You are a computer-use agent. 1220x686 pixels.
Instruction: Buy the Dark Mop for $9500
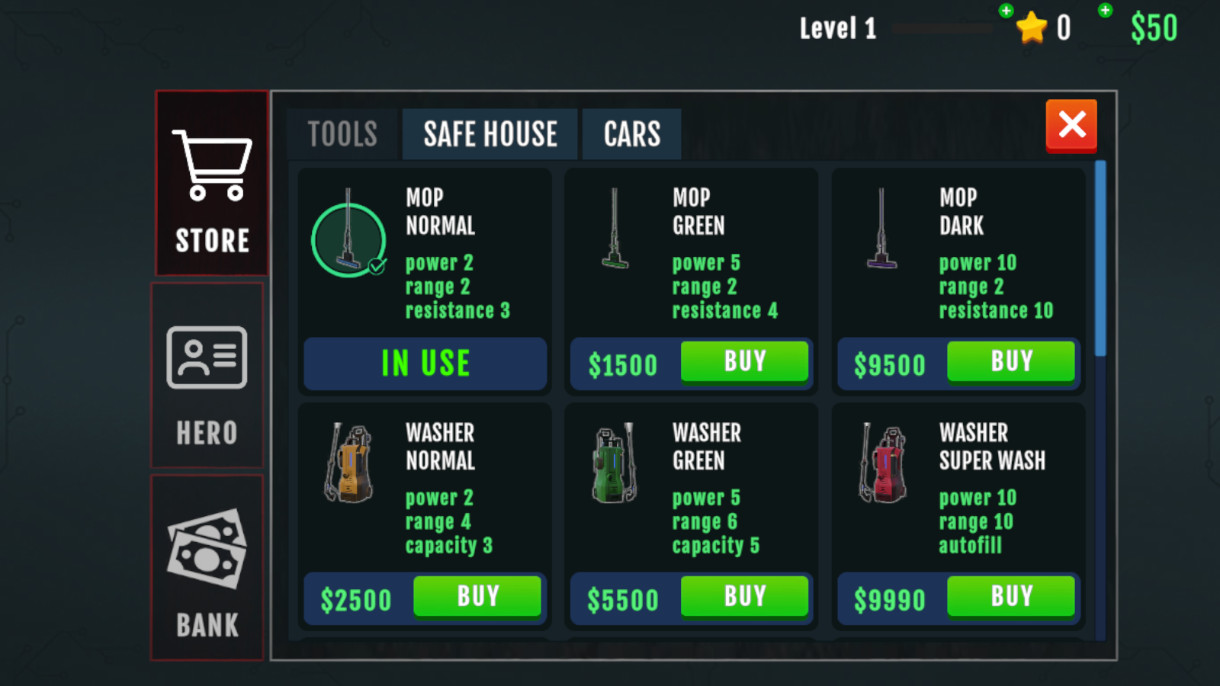click(1011, 362)
